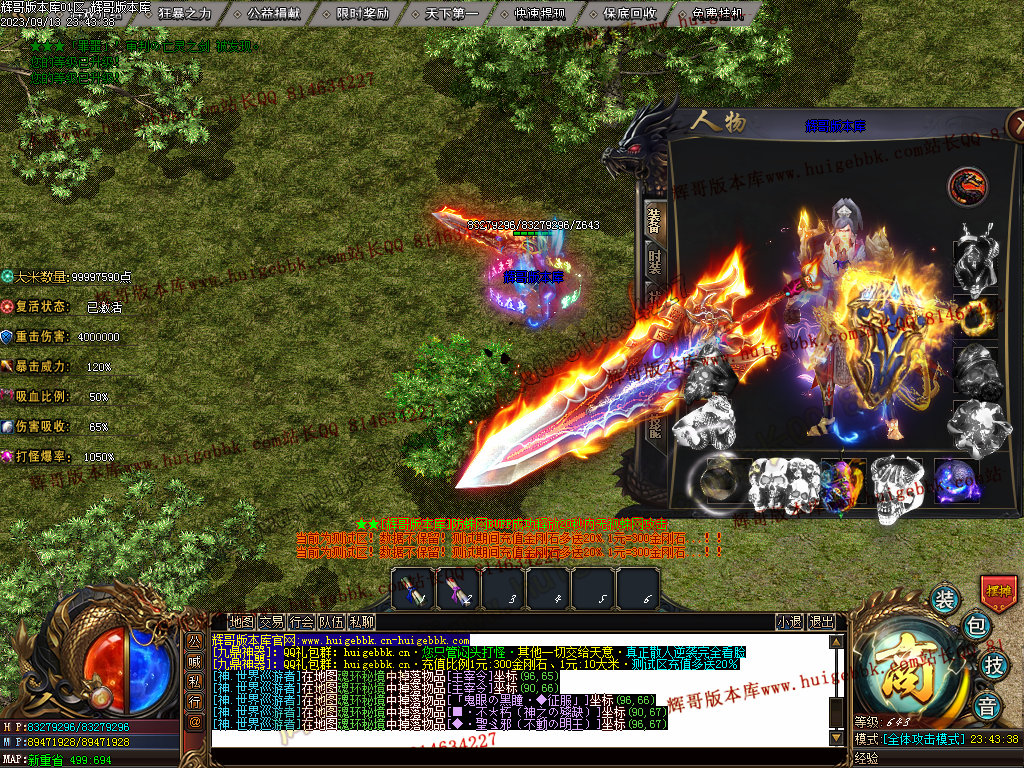Open the 保底回收 recycle menu
The width and height of the screenshot is (1024, 768).
pyautogui.click(x=630, y=14)
